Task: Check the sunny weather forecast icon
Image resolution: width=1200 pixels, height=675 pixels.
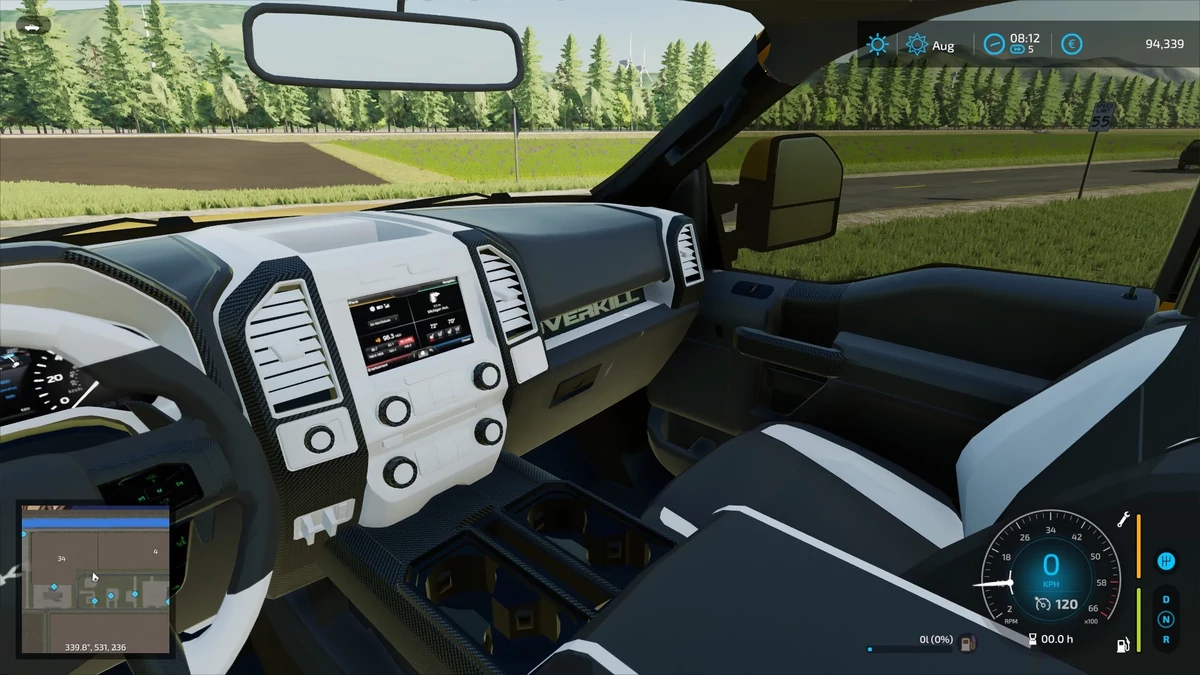Action: [878, 44]
